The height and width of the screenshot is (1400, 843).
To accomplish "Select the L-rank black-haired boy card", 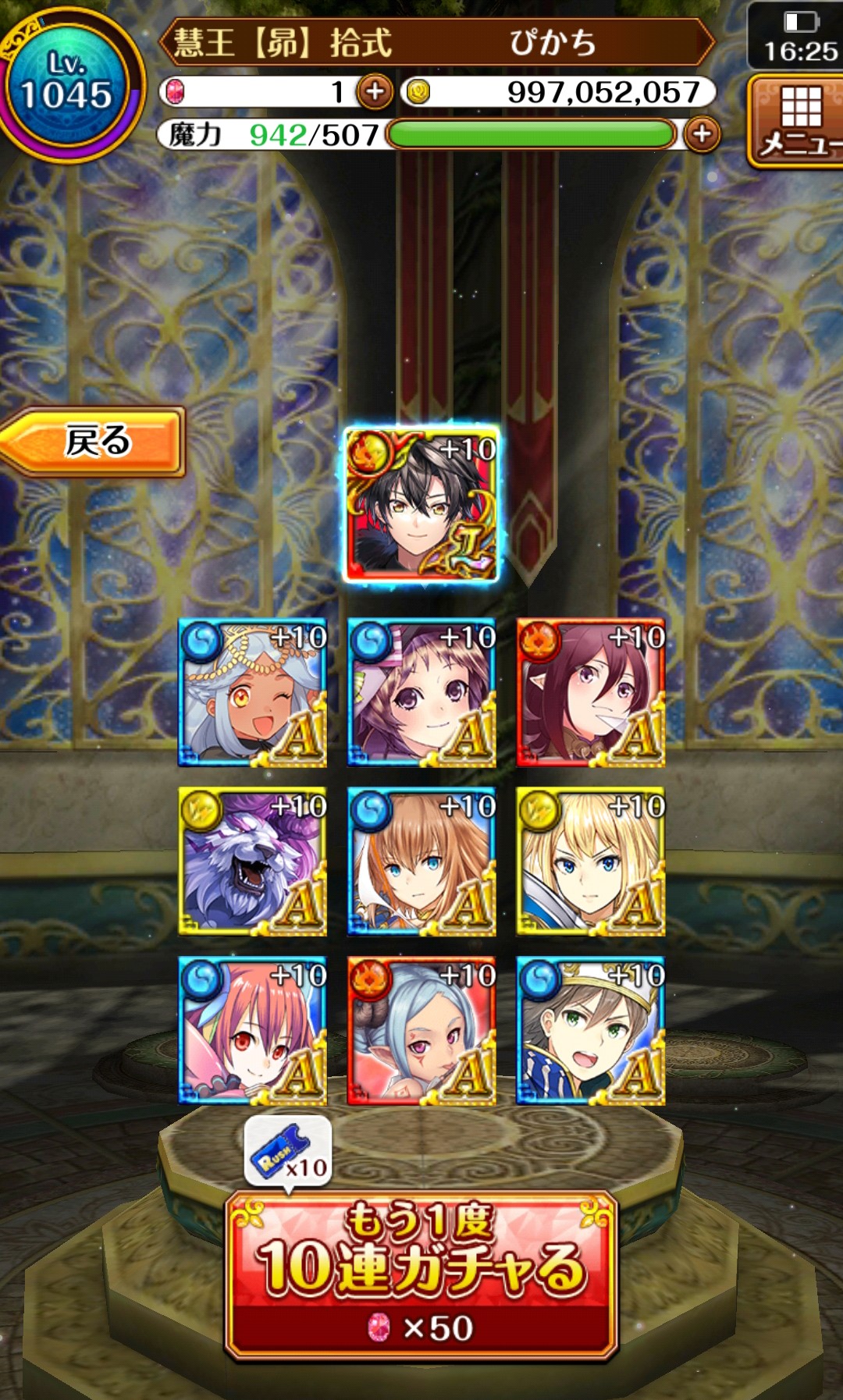I will pyautogui.click(x=421, y=505).
